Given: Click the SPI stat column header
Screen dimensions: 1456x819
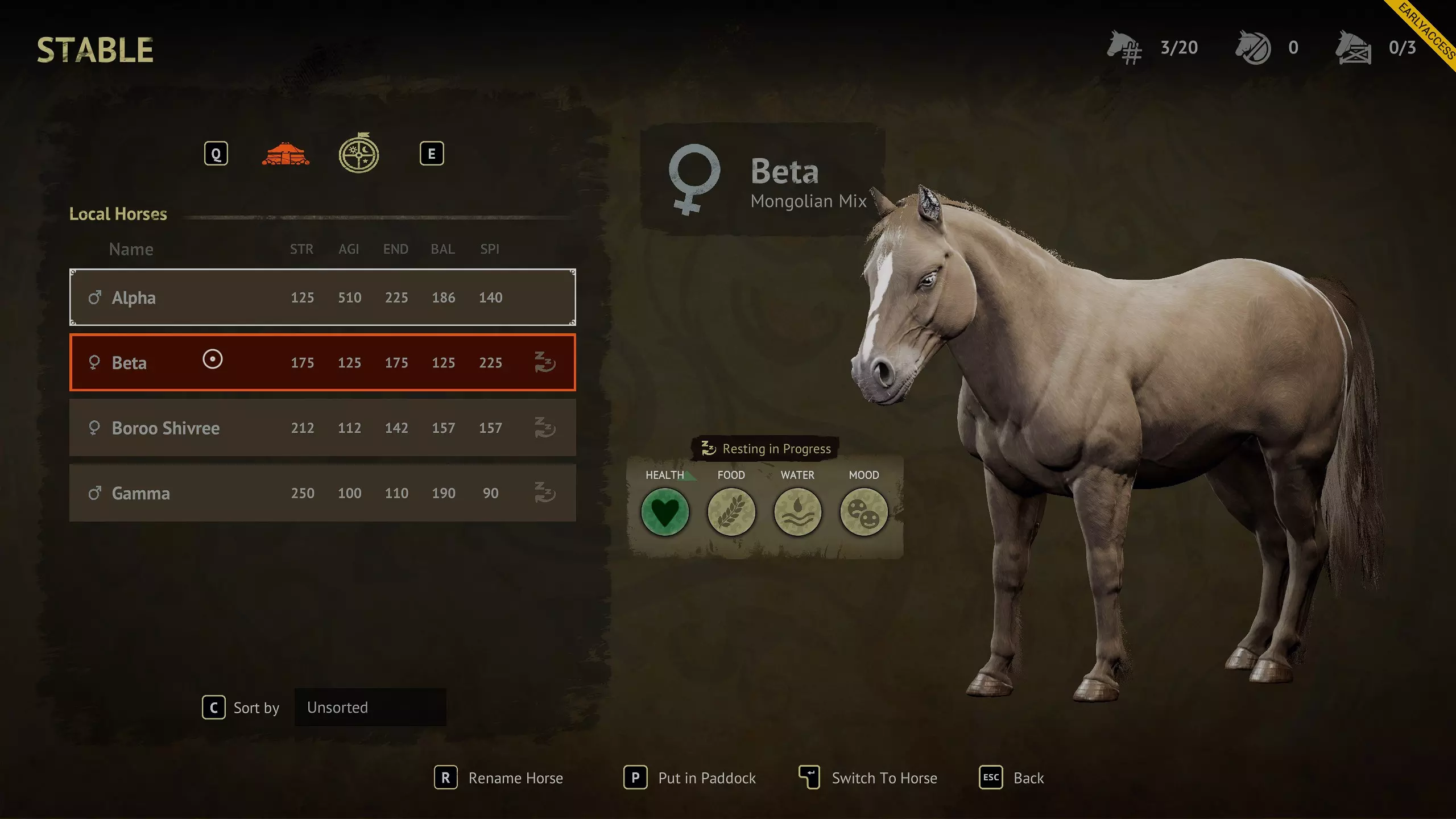Looking at the screenshot, I should click(490, 249).
